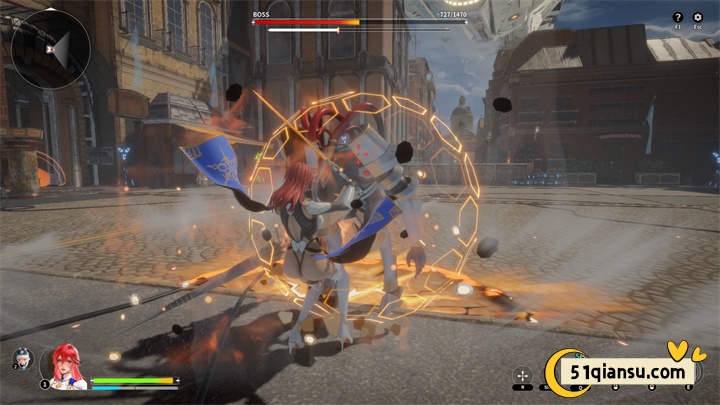Viewport: 720px width, 405px height.
Task: Open the settings gear menu
Action: 698,17
